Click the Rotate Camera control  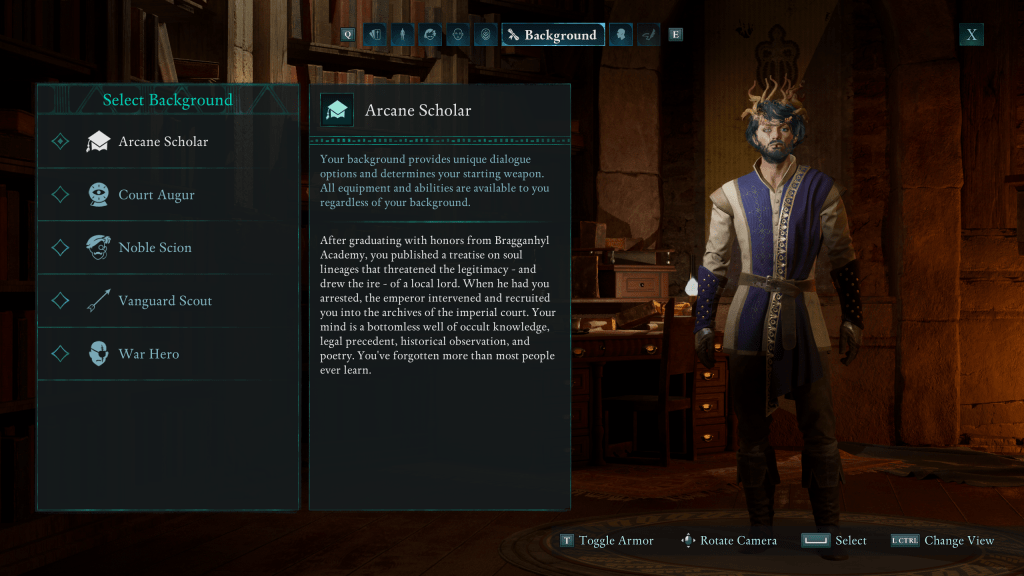(728, 541)
